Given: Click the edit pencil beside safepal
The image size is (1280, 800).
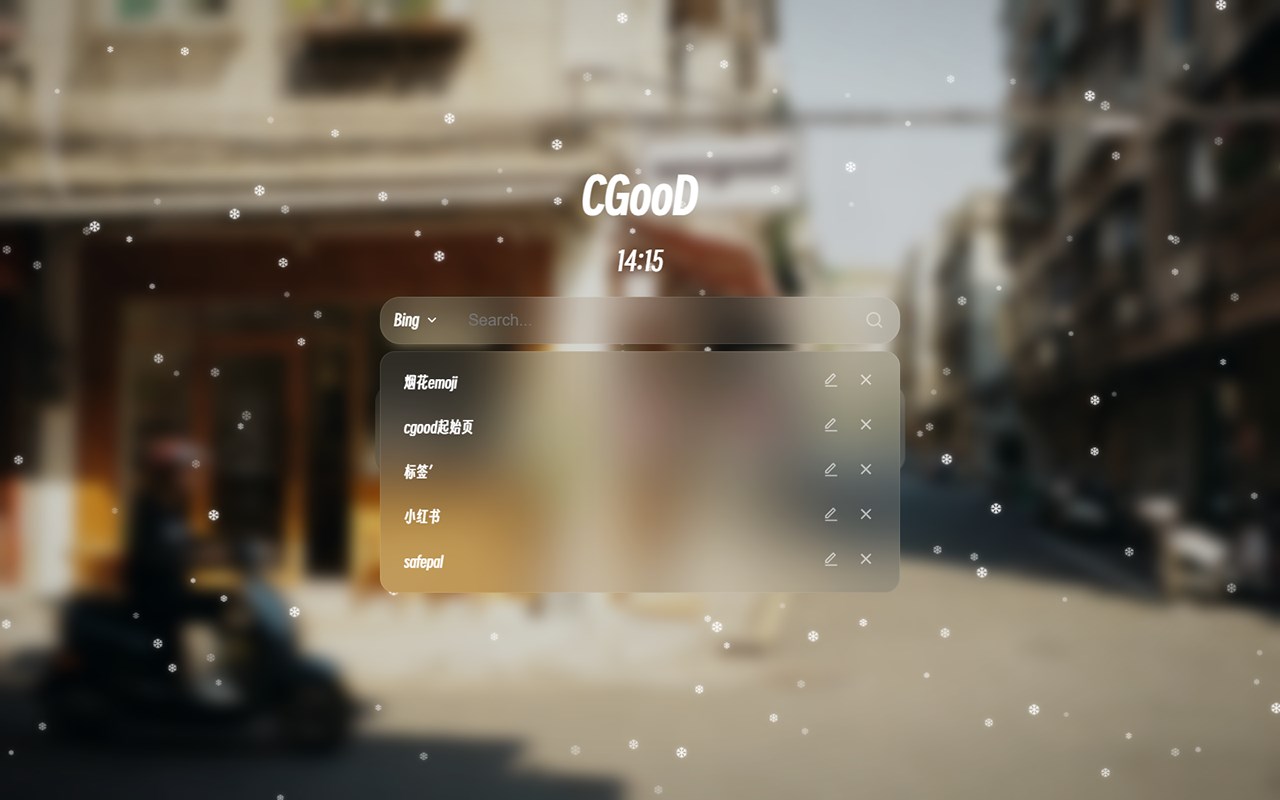Looking at the screenshot, I should click(830, 559).
